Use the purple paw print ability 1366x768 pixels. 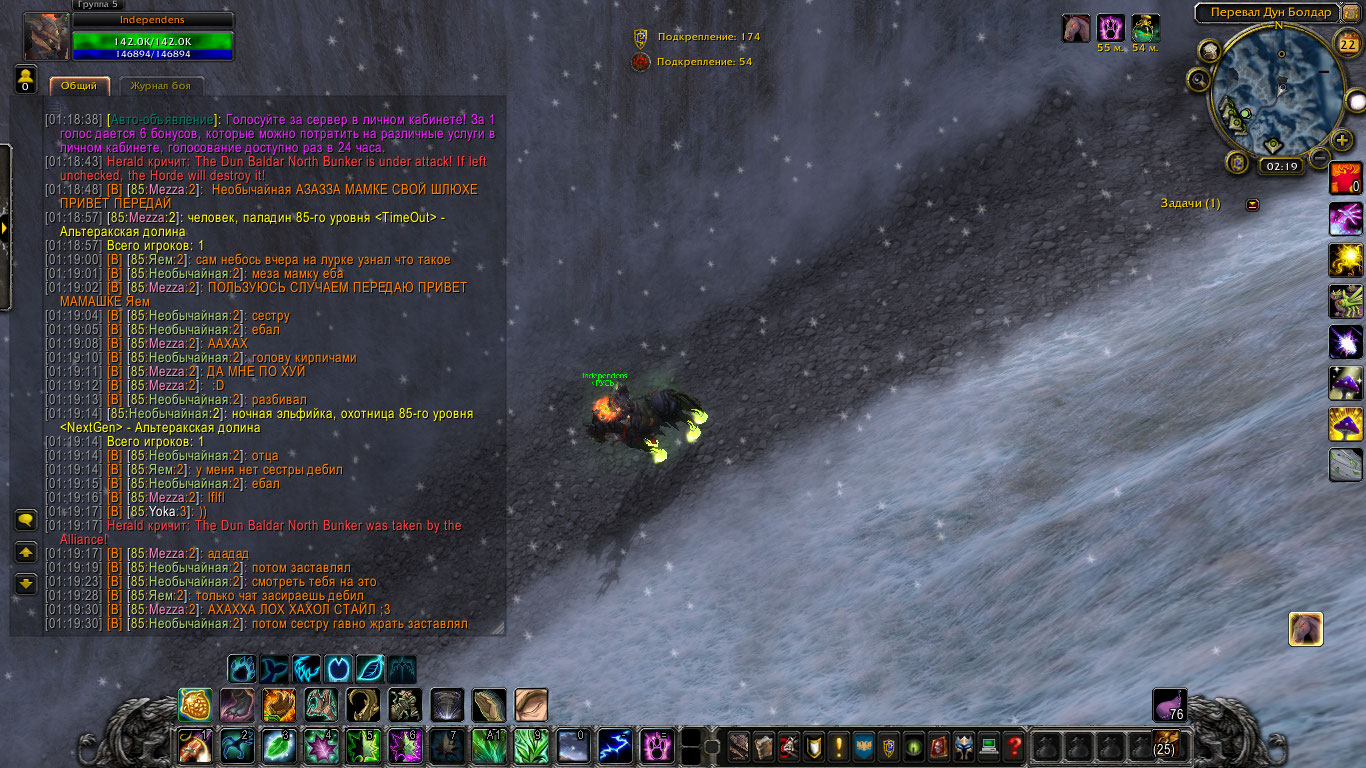click(x=656, y=746)
